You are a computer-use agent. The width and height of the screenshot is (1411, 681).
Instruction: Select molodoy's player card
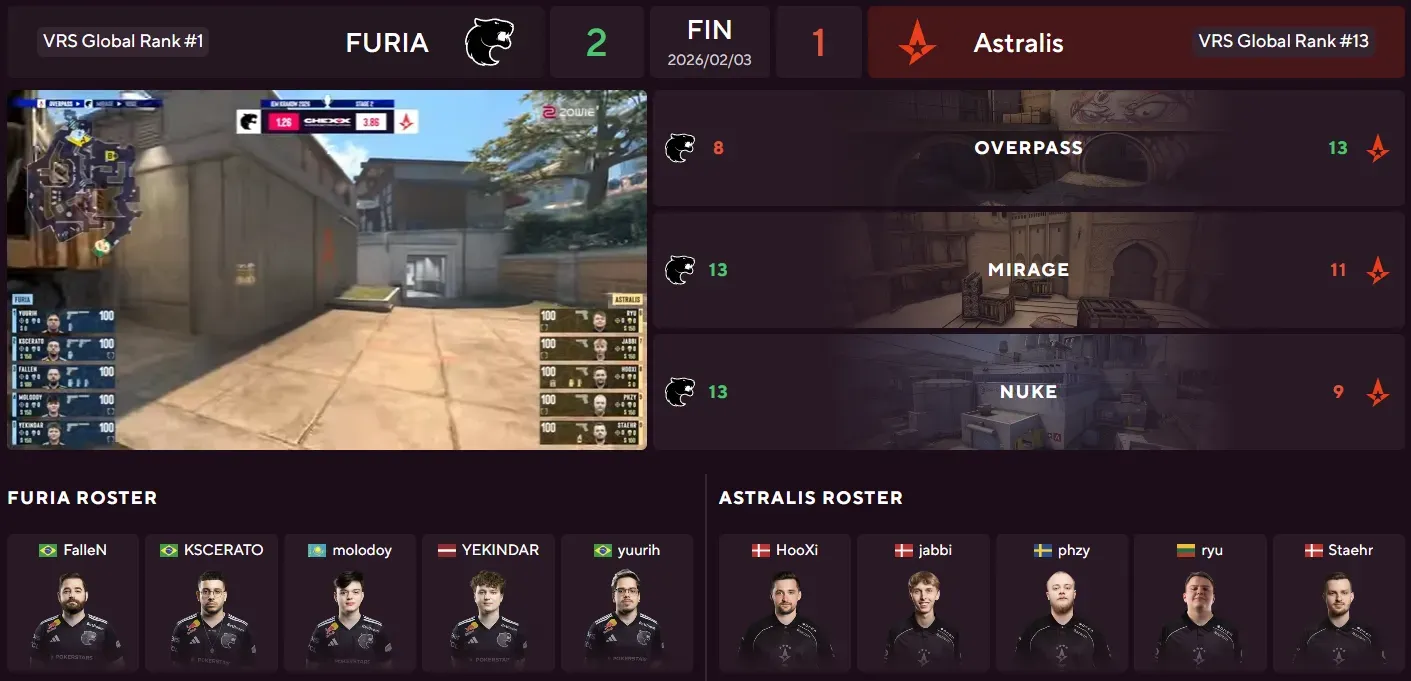pyautogui.click(x=349, y=603)
